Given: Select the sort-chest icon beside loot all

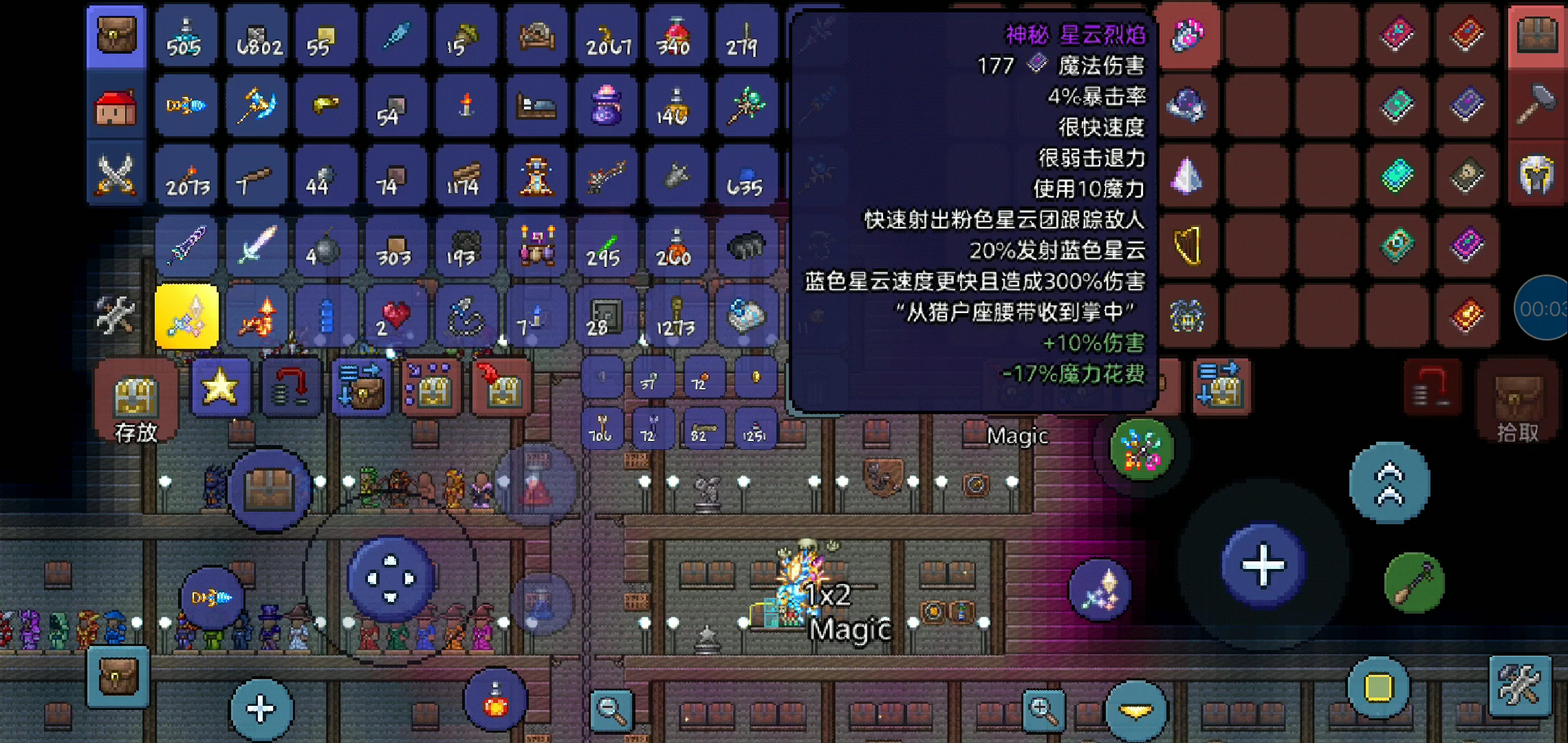Looking at the screenshot, I should coord(430,386).
